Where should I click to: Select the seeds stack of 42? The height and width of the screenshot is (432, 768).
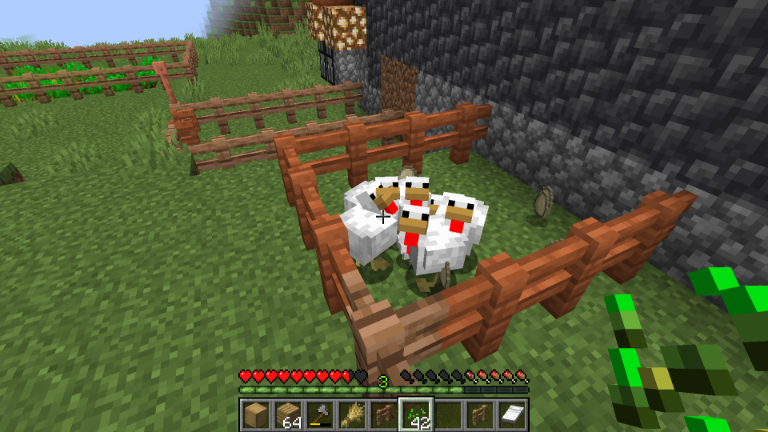pos(415,414)
